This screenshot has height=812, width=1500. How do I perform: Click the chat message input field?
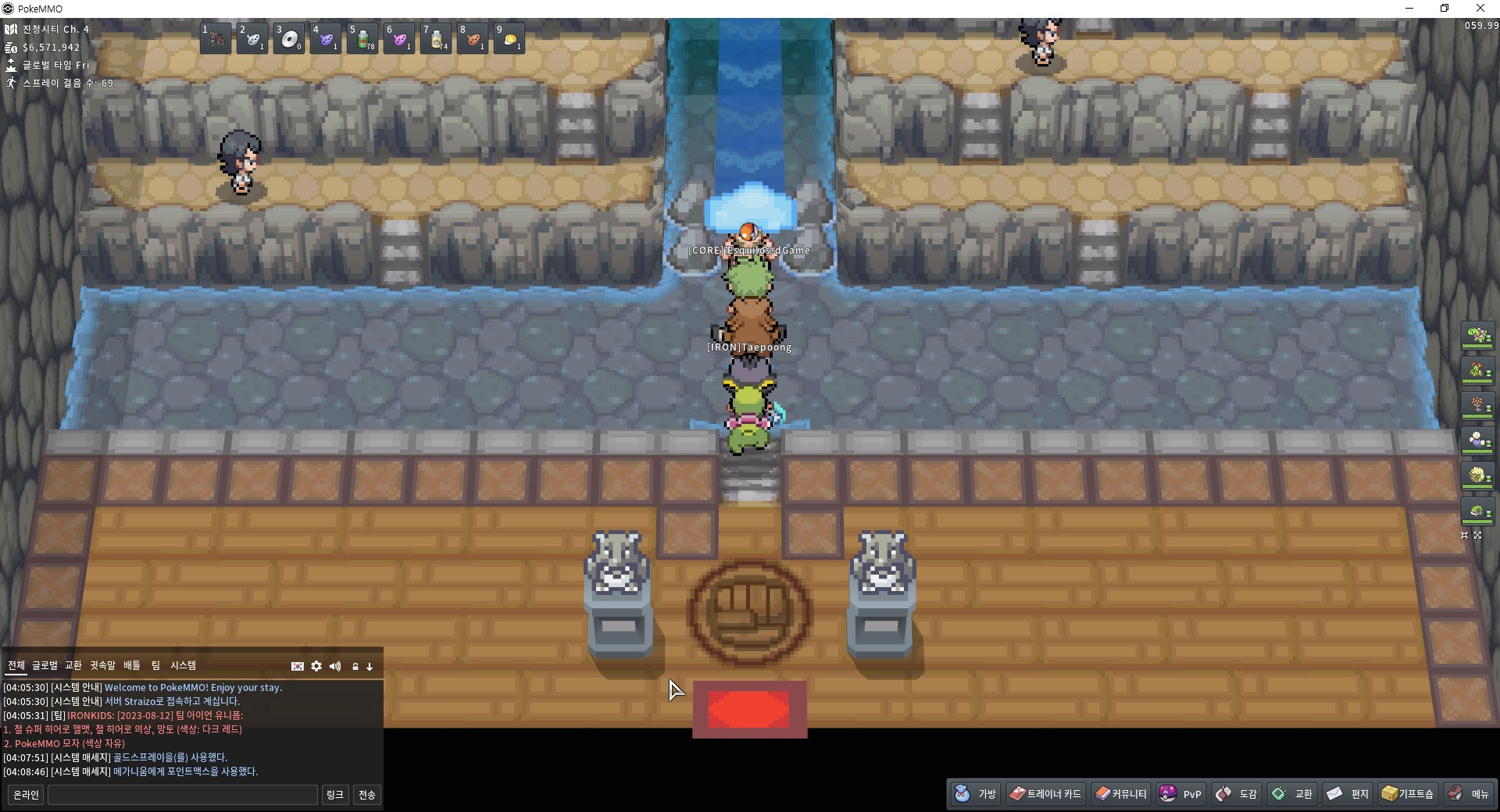(183, 795)
